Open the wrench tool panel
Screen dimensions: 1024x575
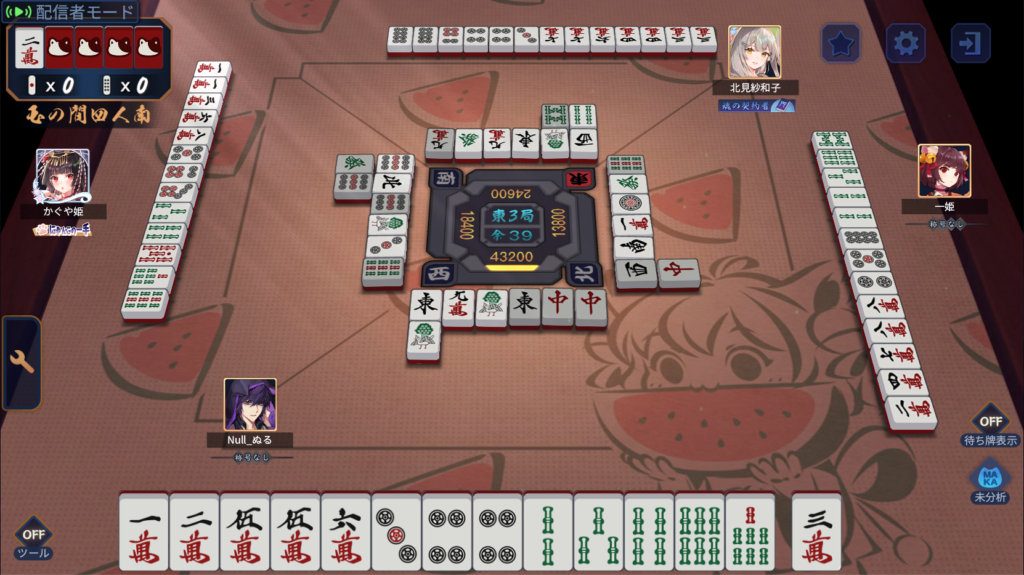21,362
